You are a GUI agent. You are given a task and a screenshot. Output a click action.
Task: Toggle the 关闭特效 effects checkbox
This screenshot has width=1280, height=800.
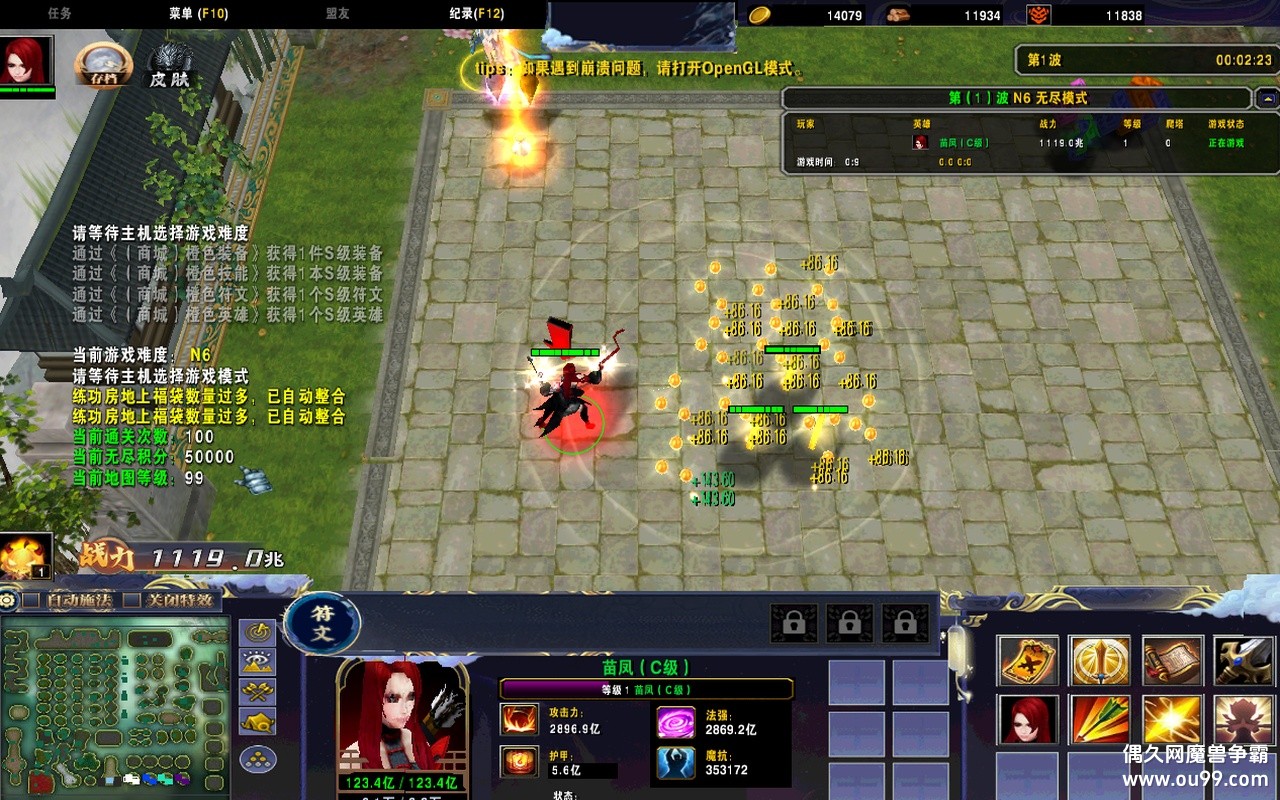pyautogui.click(x=131, y=600)
